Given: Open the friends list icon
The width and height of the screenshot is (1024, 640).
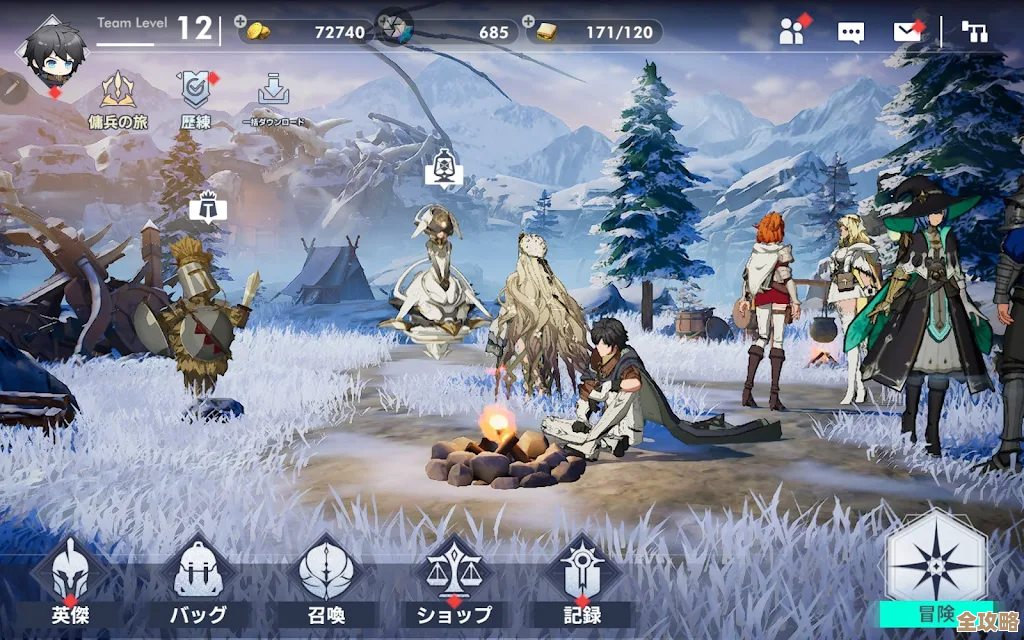Looking at the screenshot, I should tap(792, 31).
